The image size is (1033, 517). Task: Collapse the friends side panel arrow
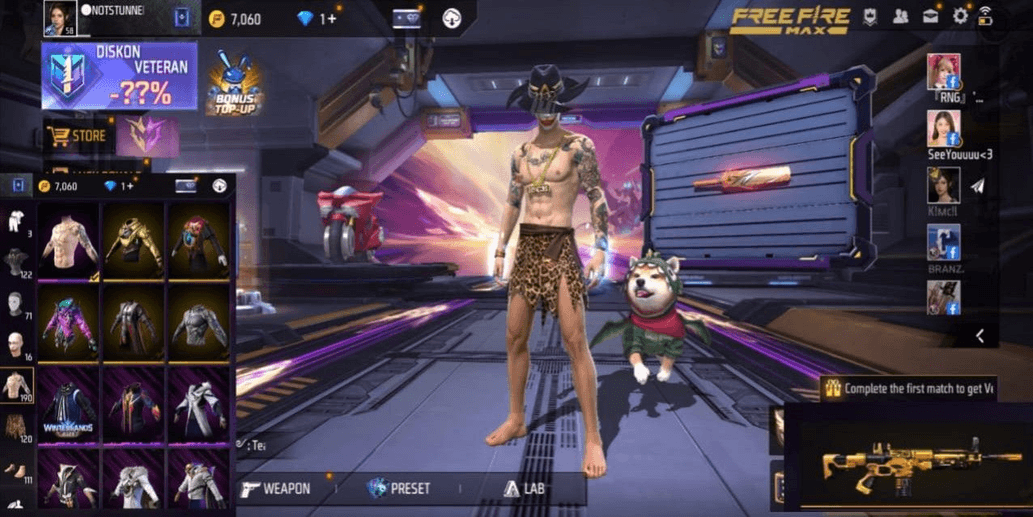(x=980, y=336)
